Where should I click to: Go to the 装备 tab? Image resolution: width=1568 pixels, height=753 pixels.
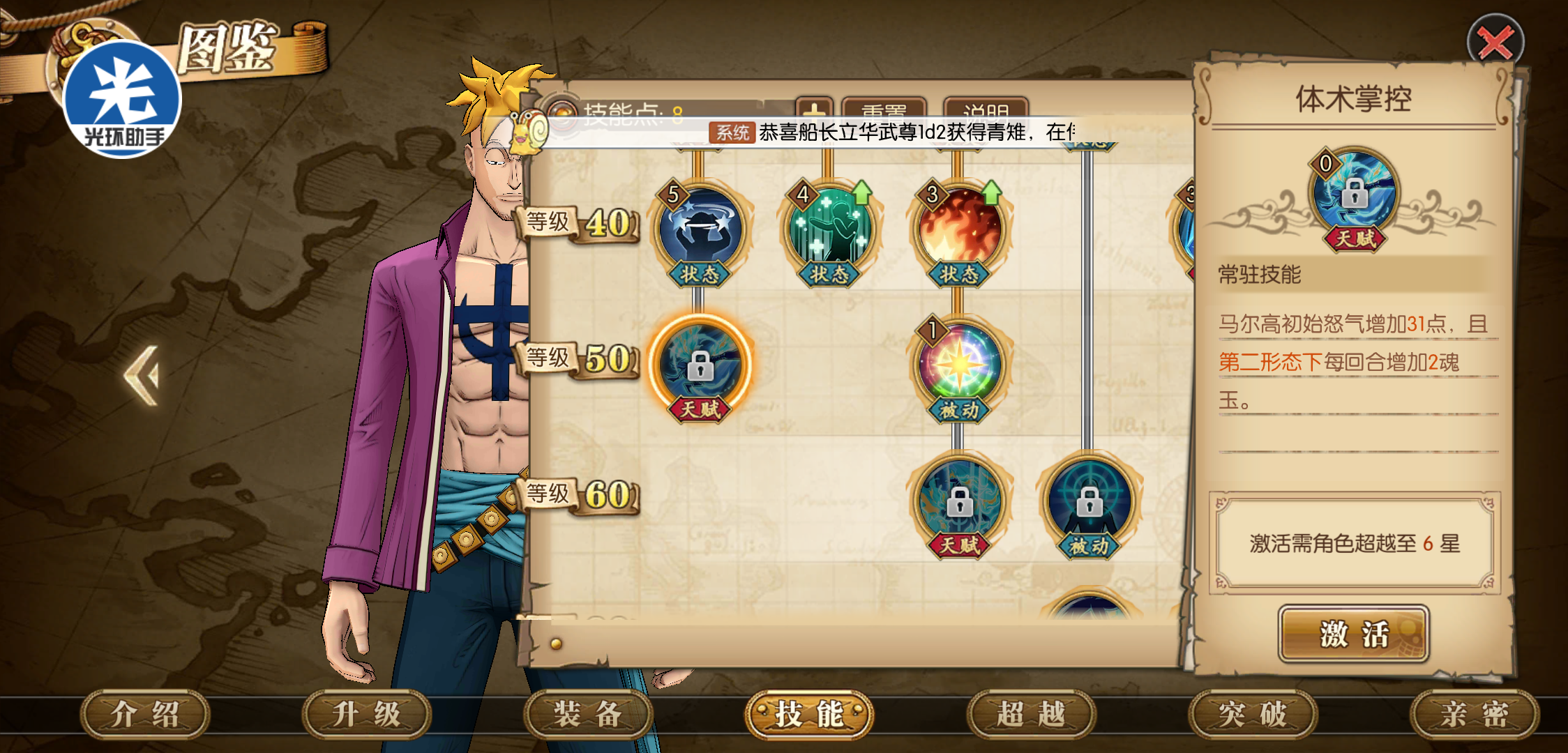tap(588, 714)
